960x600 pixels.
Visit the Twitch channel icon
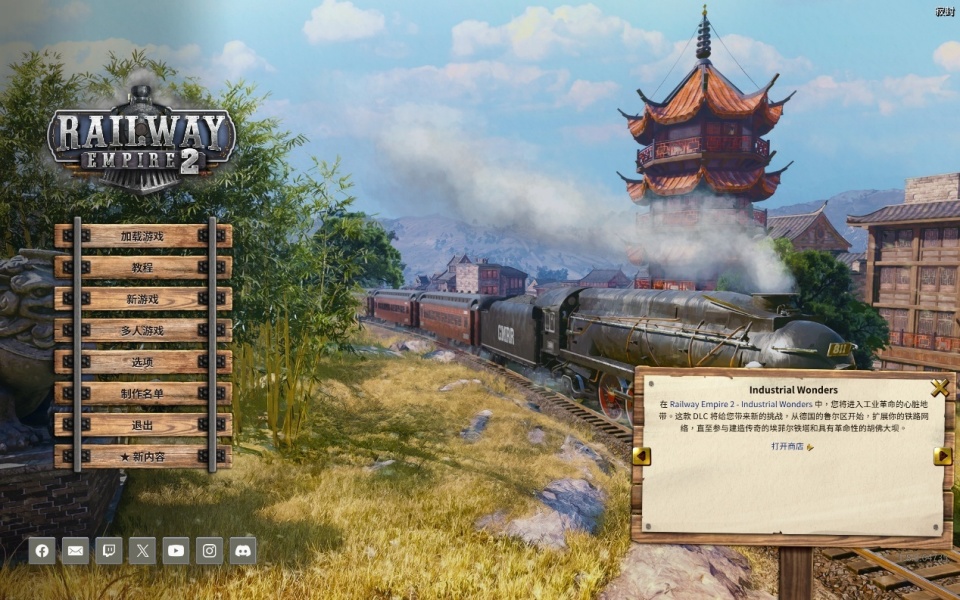coord(109,550)
